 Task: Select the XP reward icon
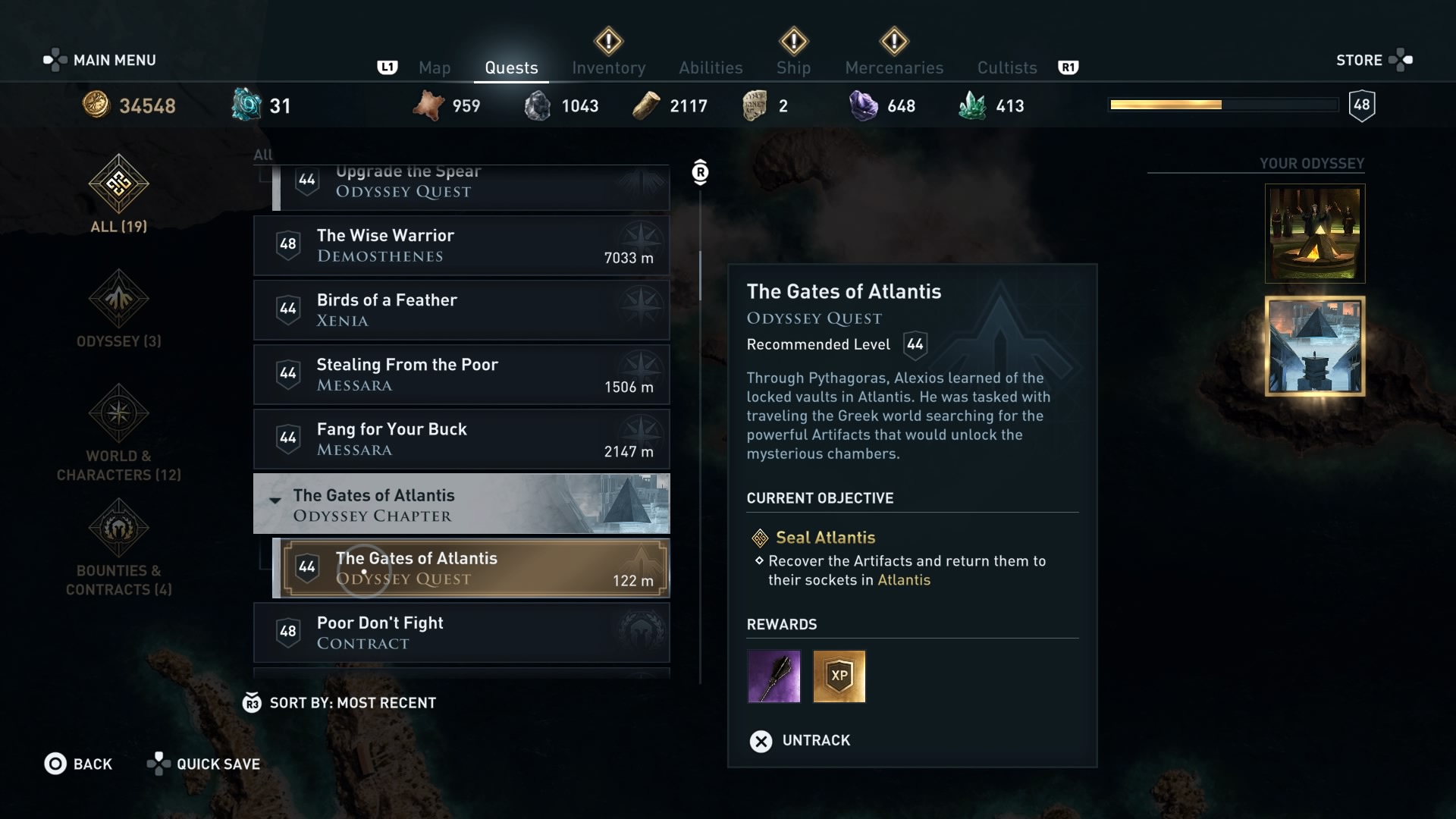tap(839, 676)
